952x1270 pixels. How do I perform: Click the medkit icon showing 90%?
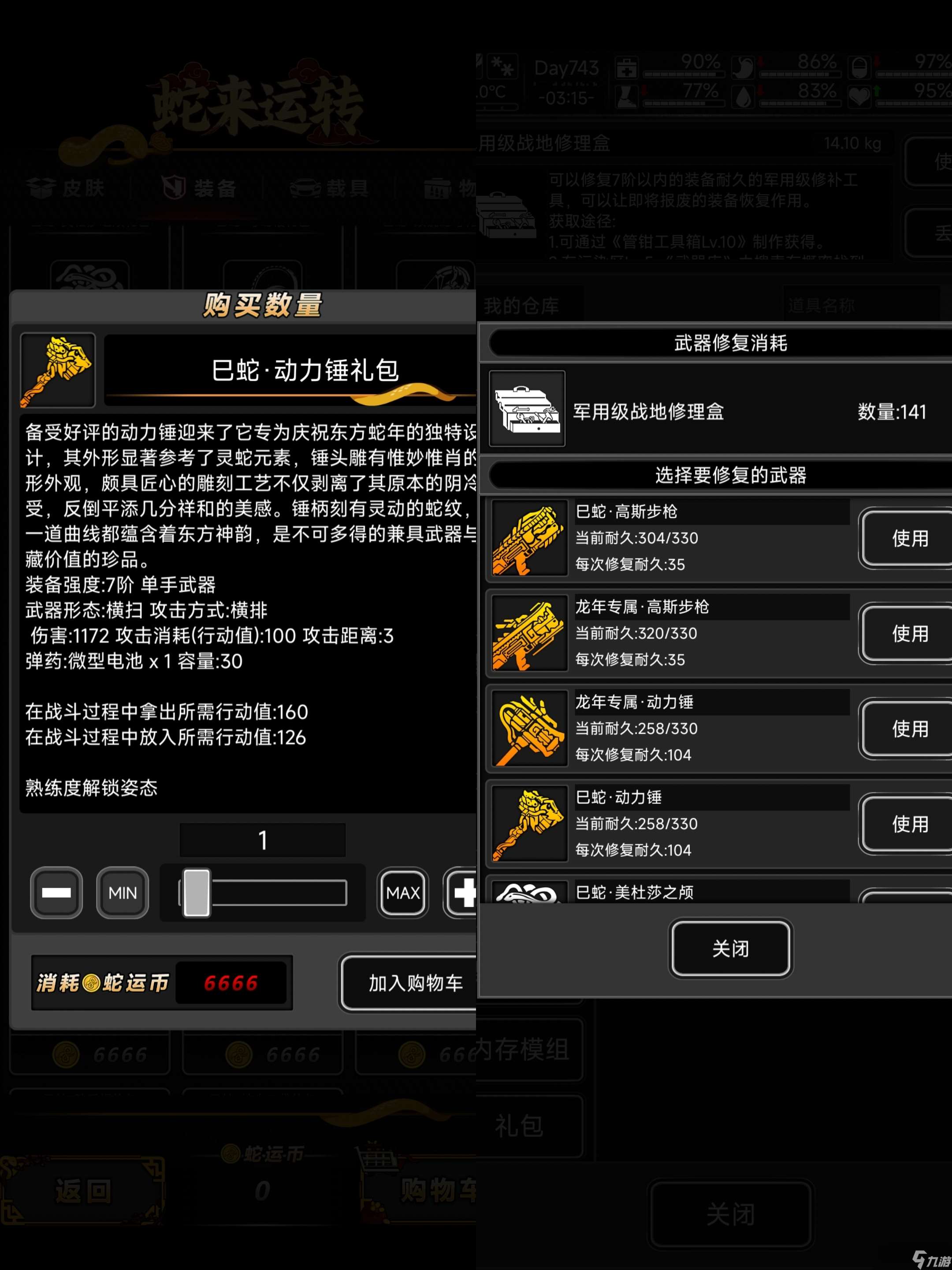point(627,69)
